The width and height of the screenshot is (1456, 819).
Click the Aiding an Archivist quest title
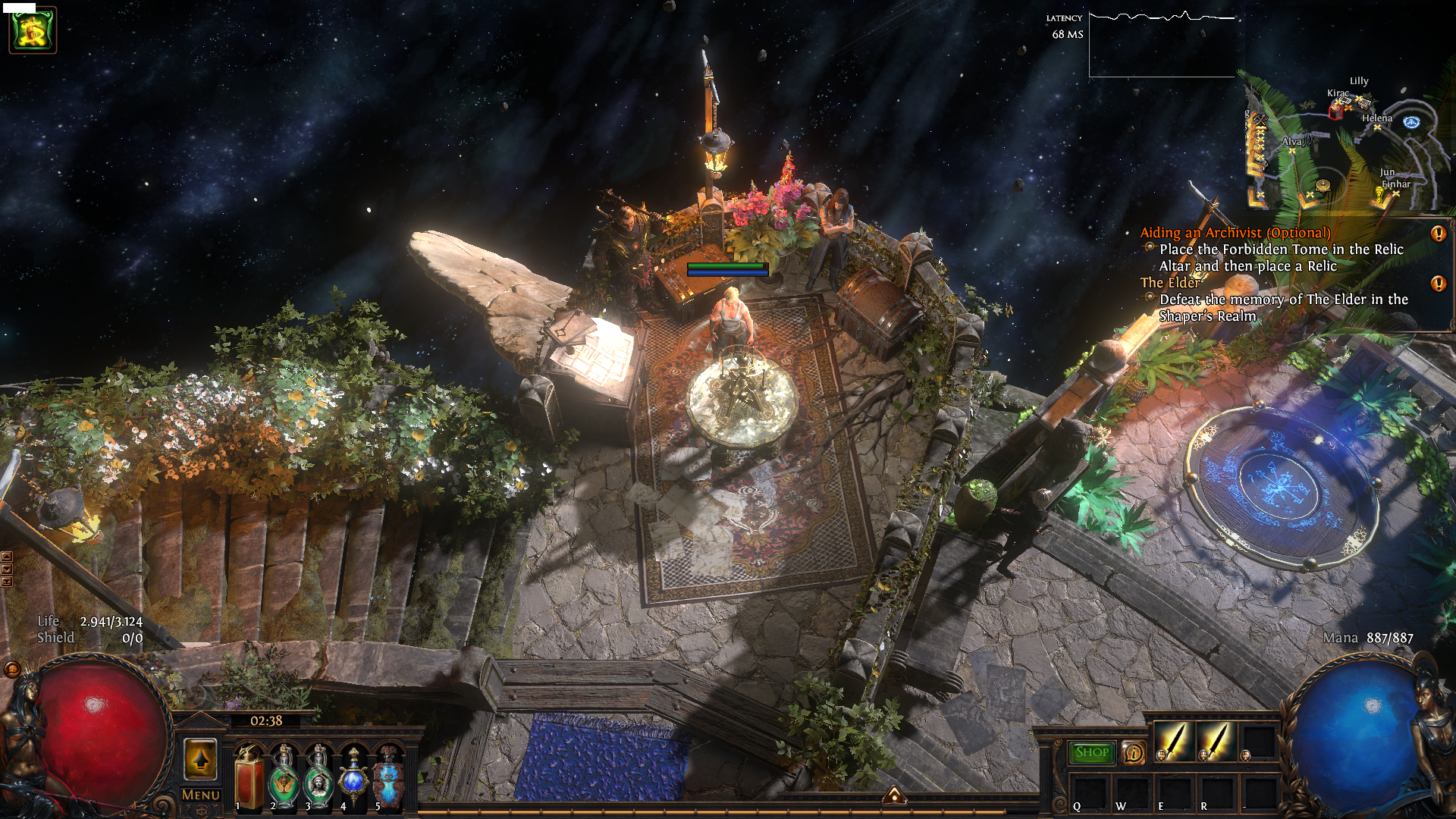[1235, 233]
